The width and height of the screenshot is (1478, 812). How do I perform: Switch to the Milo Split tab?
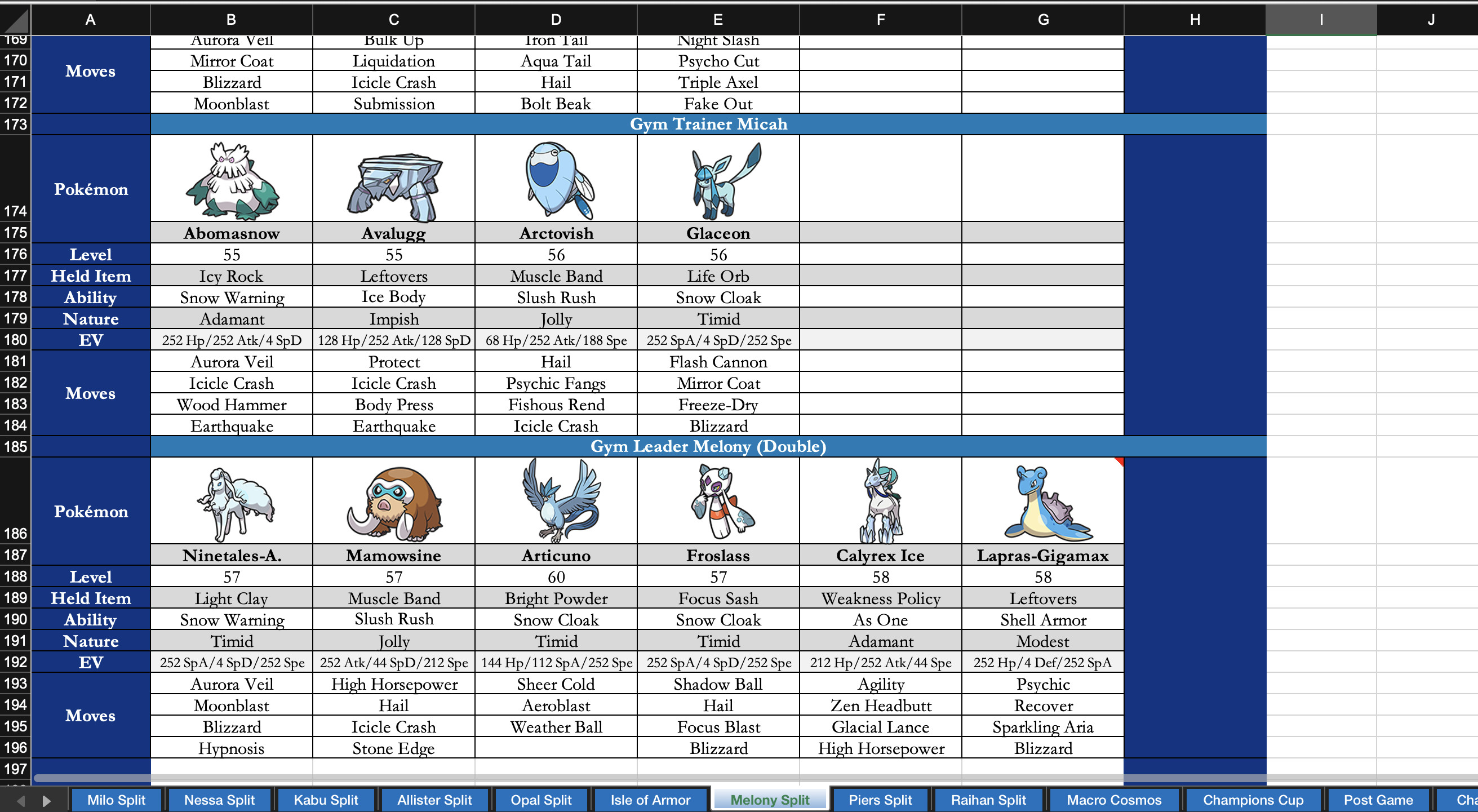117,800
